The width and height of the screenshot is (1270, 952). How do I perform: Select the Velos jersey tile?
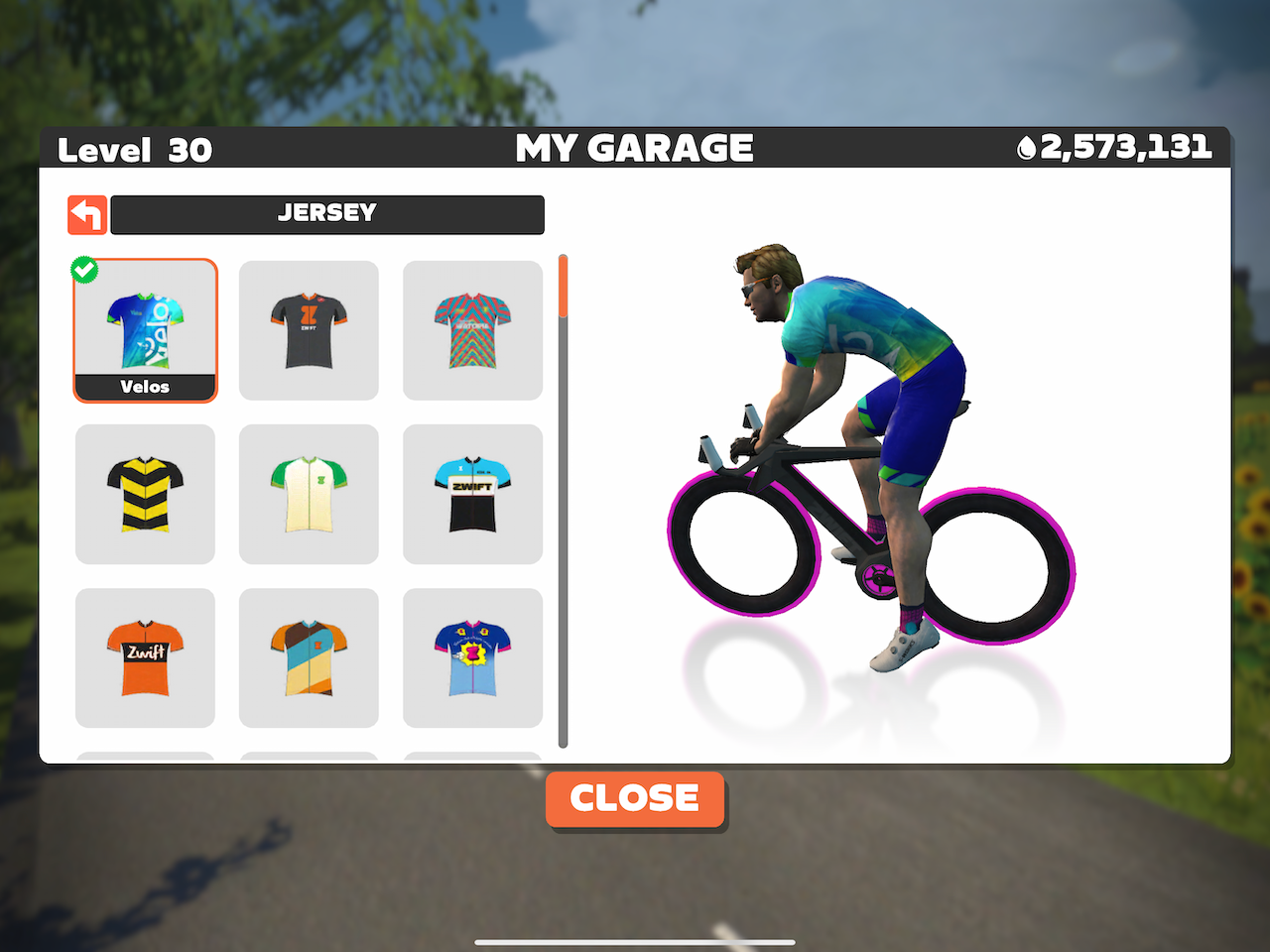click(145, 331)
